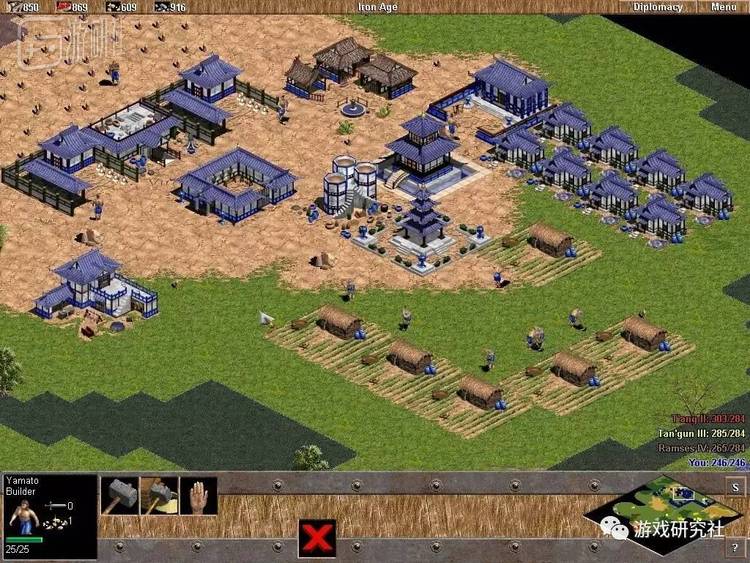This screenshot has width=750, height=563.
Task: Open the game Menu
Action: click(x=723, y=7)
